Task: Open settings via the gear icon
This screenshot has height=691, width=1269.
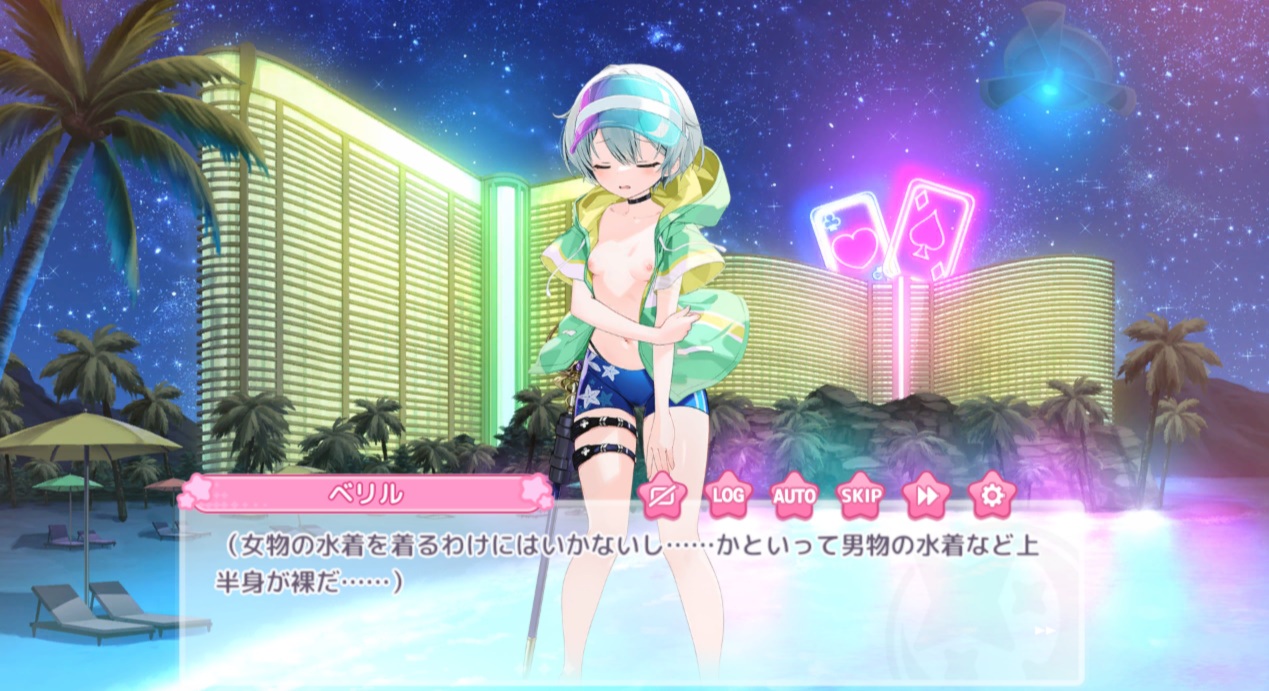Action: pos(992,495)
